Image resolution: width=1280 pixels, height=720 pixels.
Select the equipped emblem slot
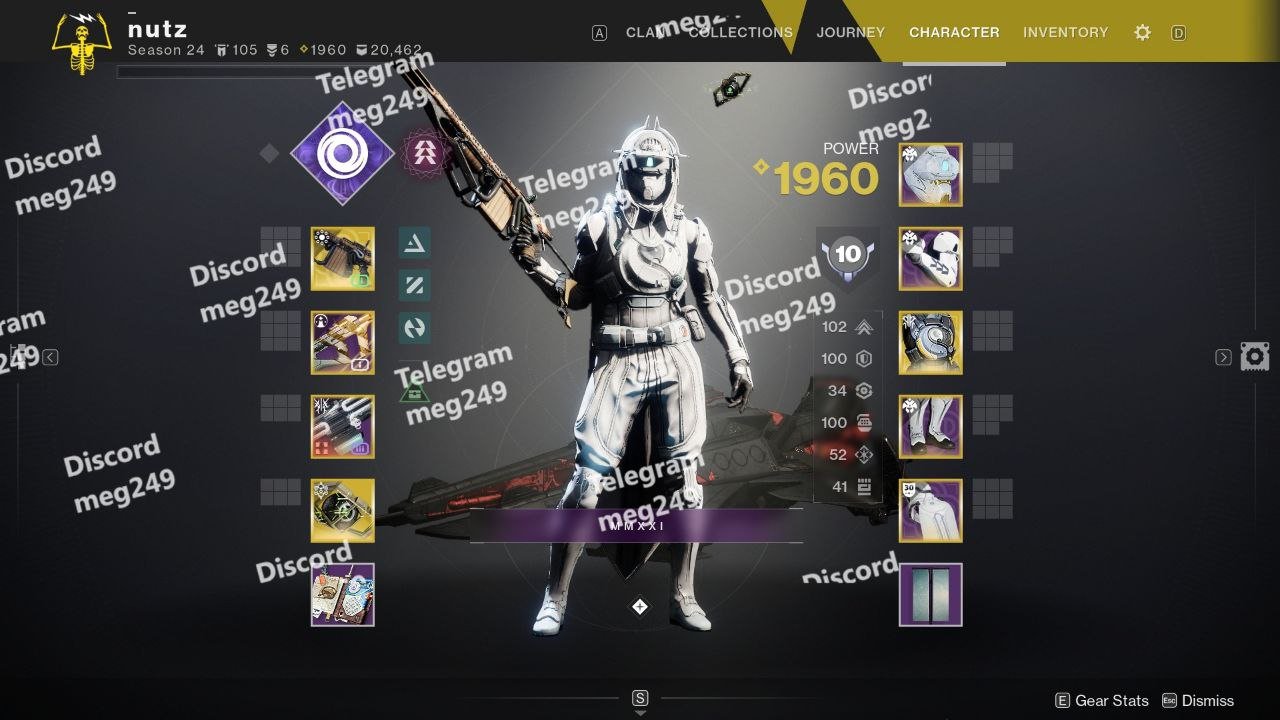pos(930,595)
